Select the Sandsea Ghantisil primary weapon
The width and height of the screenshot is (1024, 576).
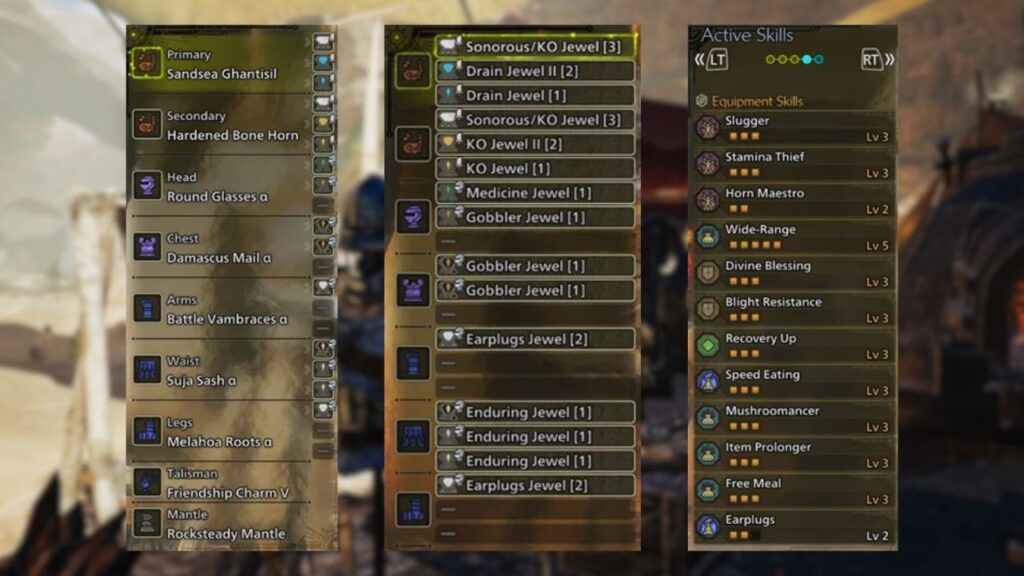(x=220, y=65)
